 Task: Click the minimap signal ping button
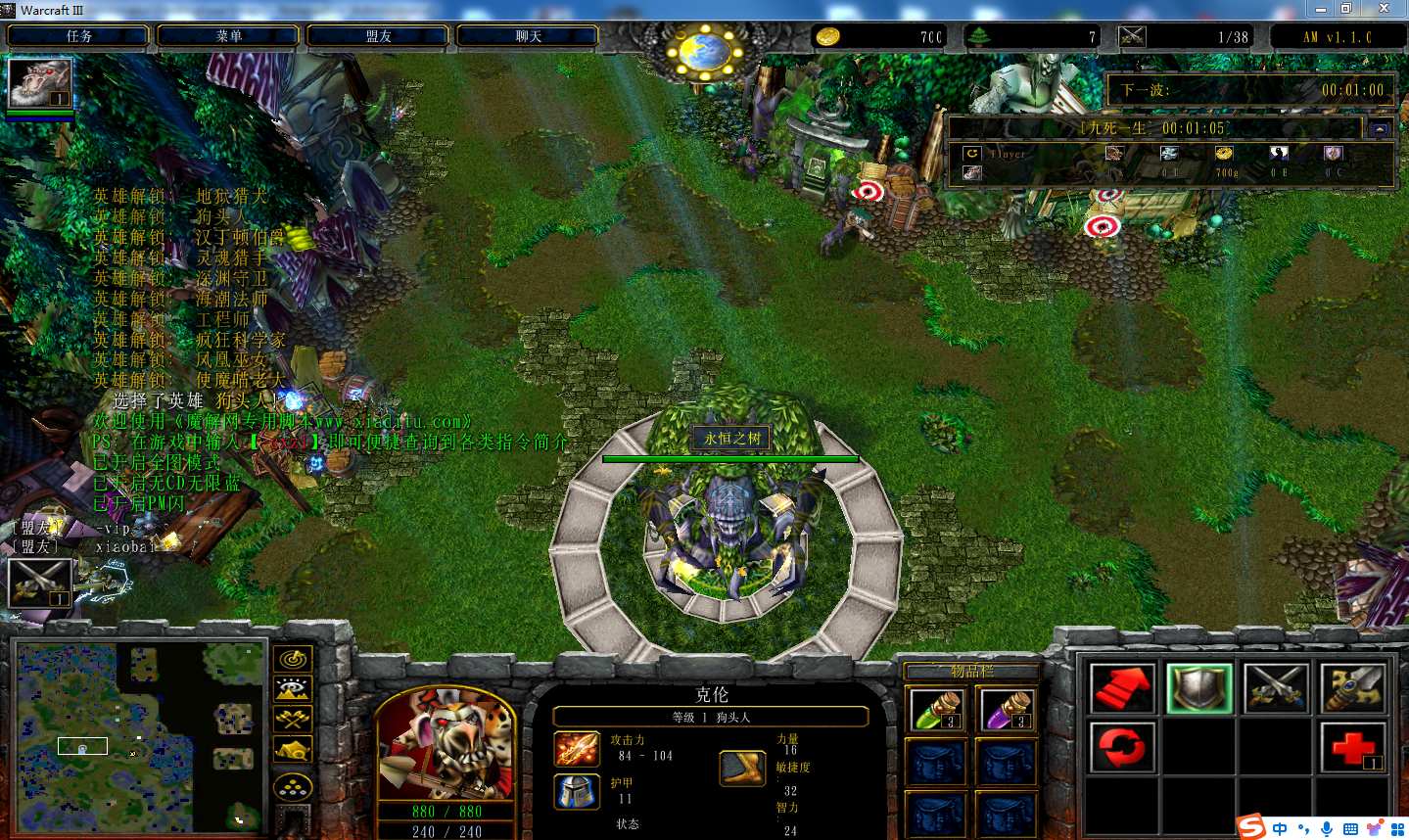click(293, 659)
